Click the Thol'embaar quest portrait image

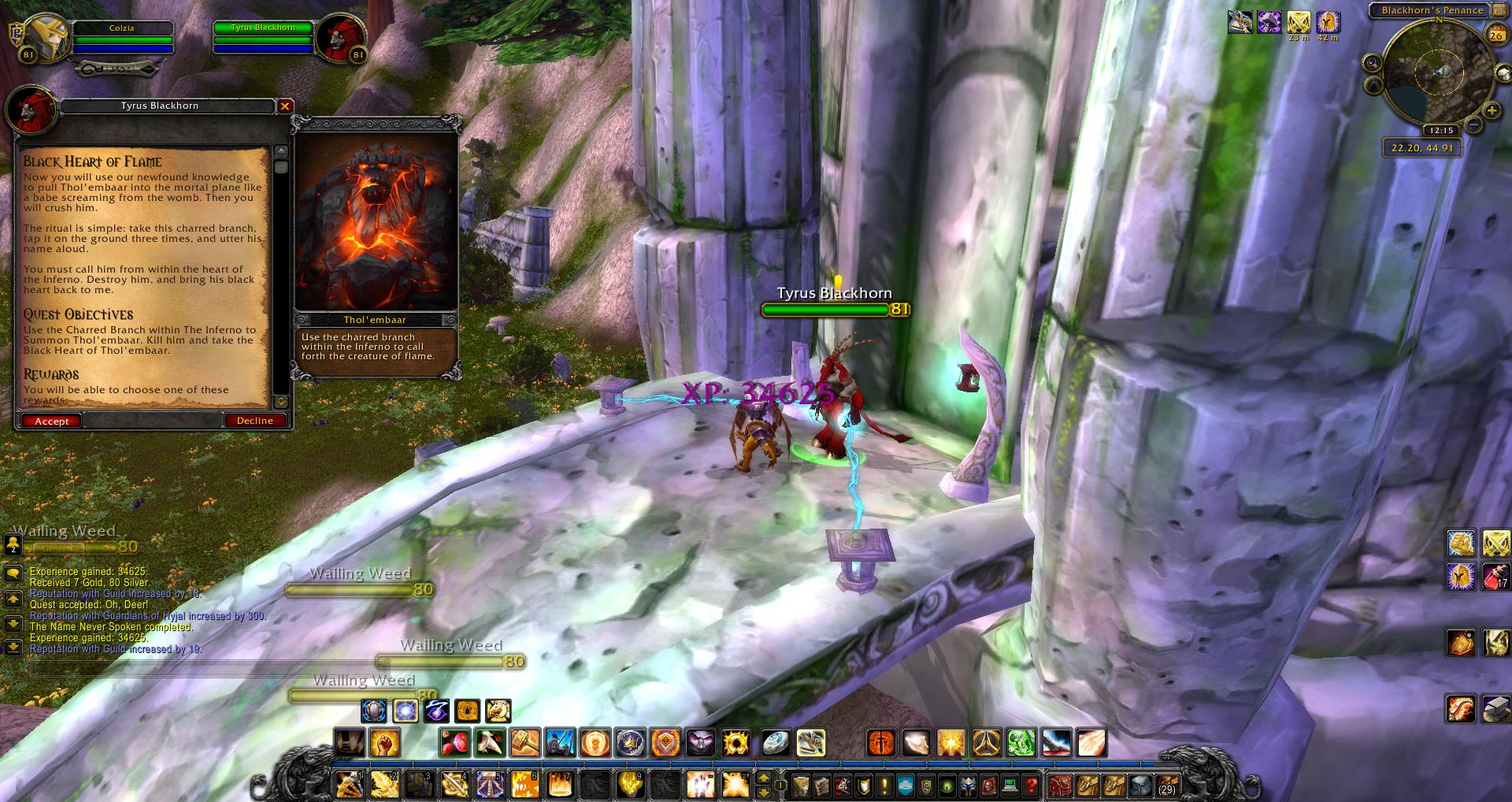point(376,222)
